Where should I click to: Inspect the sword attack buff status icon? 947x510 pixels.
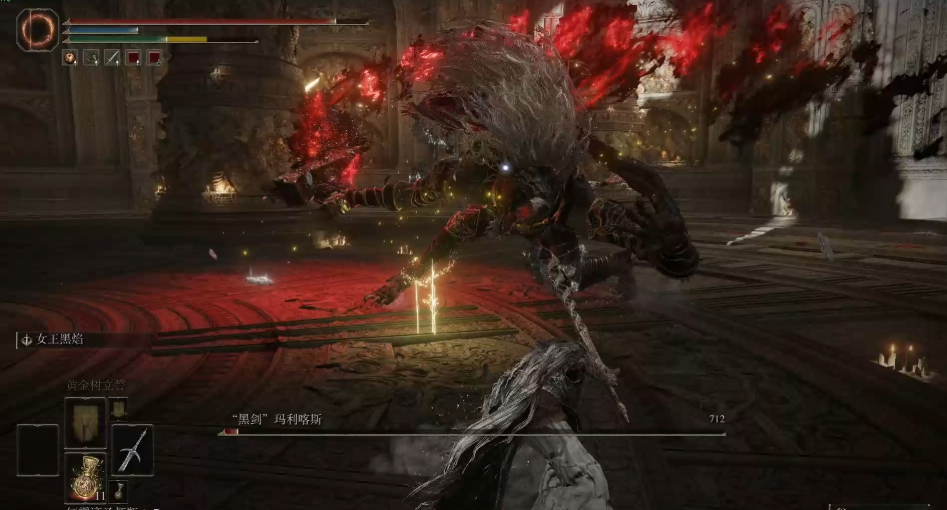[x=112, y=58]
